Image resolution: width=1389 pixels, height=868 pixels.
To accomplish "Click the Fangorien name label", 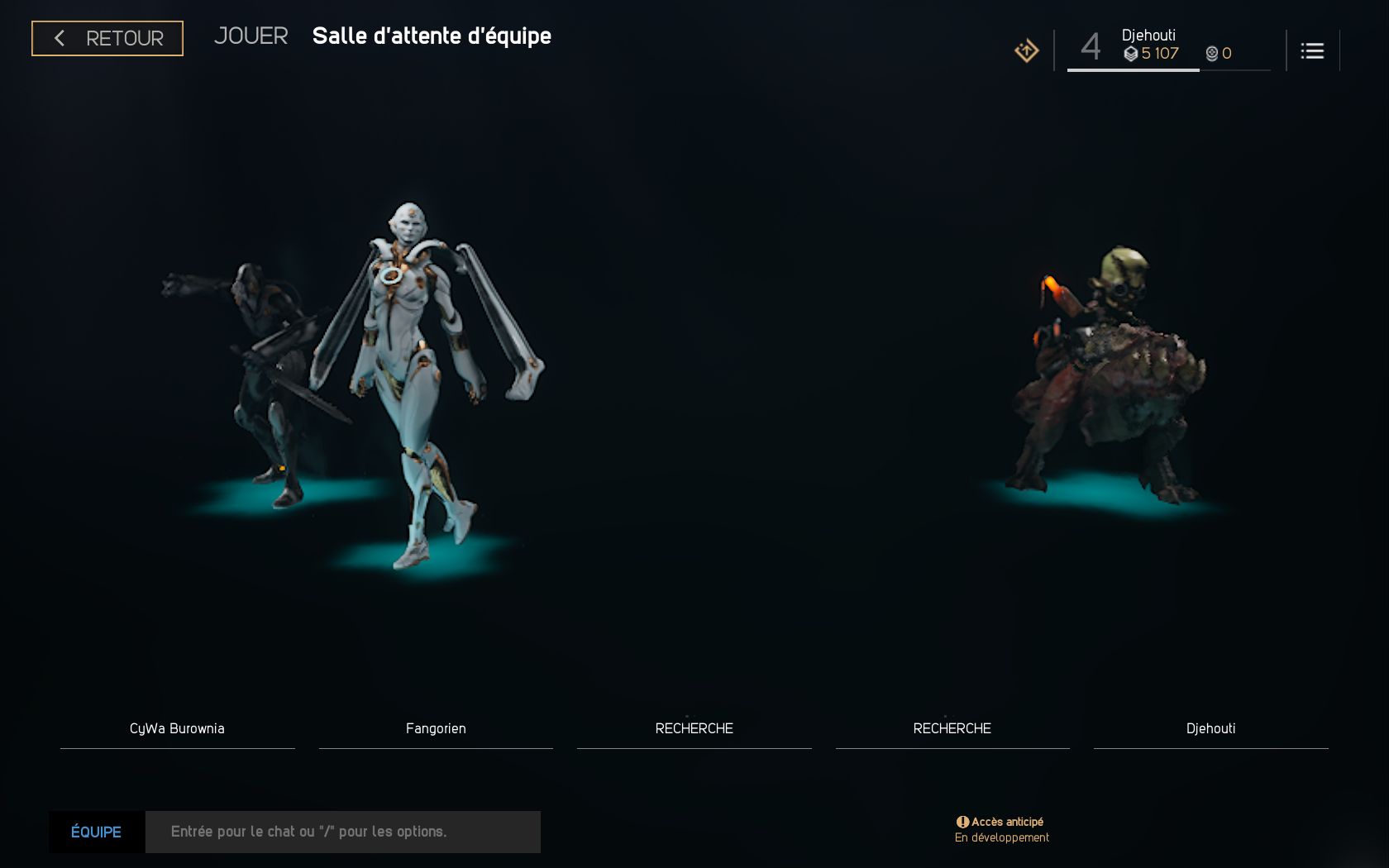I will coord(436,728).
